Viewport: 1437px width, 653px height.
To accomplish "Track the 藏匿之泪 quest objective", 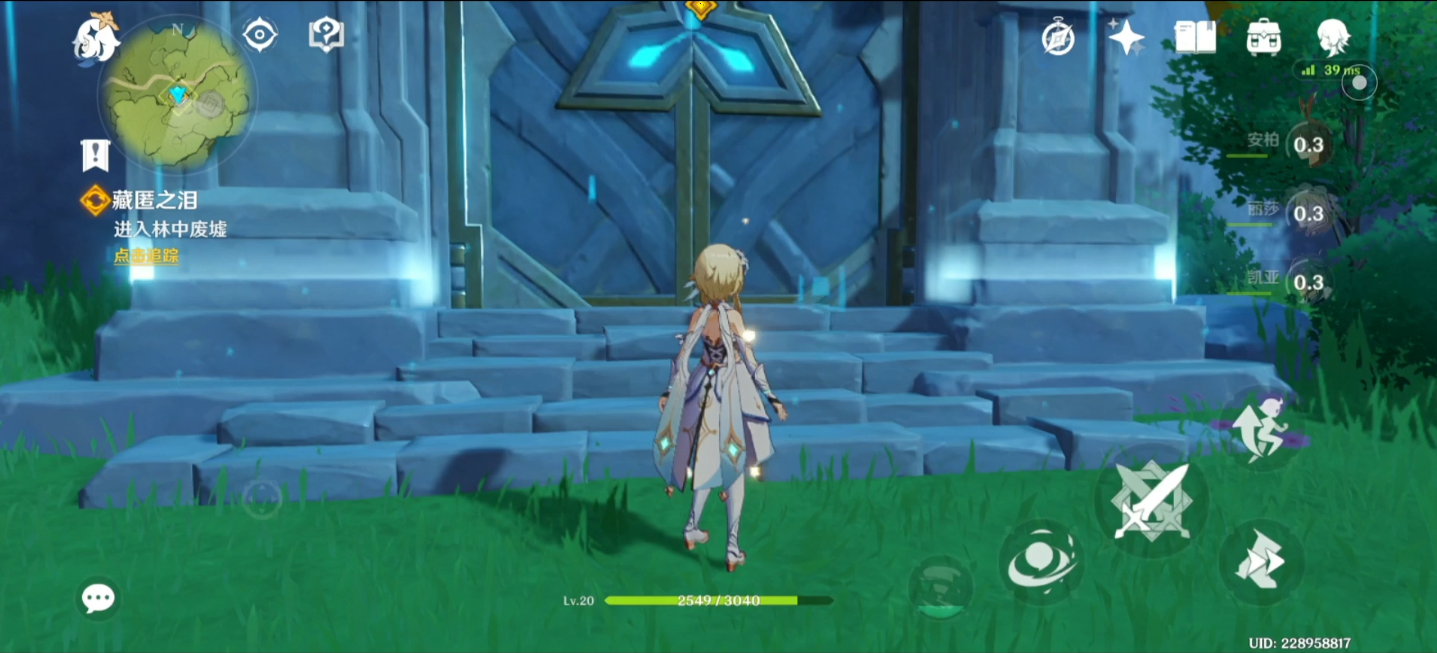I will (x=146, y=257).
